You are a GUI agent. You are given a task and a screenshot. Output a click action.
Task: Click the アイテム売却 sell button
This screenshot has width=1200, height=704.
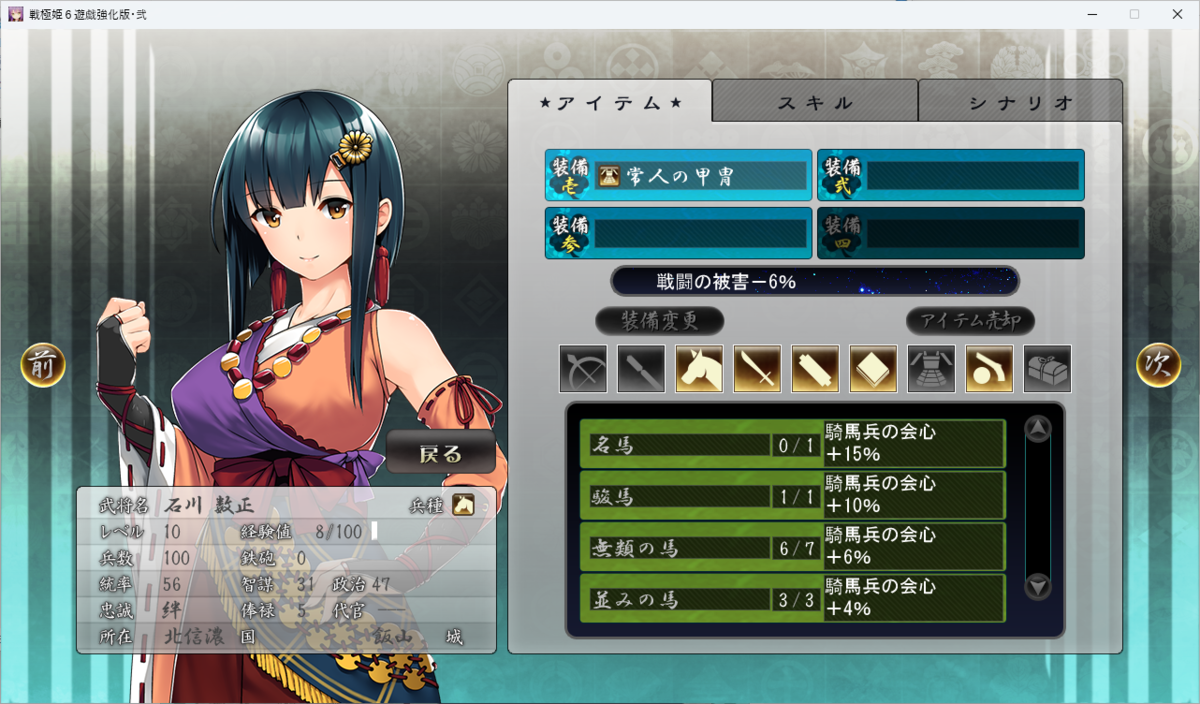(x=970, y=321)
